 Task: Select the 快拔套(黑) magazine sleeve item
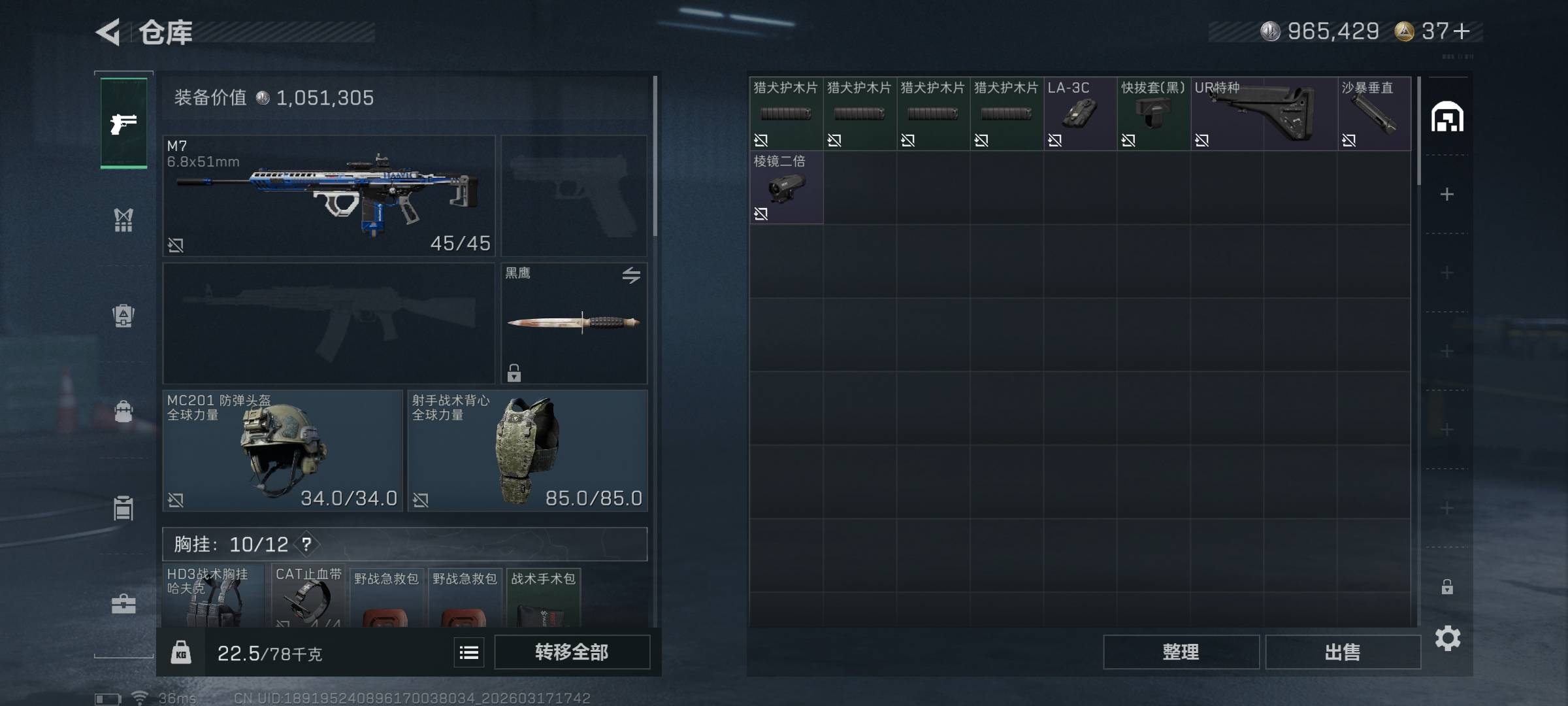[x=1153, y=114]
